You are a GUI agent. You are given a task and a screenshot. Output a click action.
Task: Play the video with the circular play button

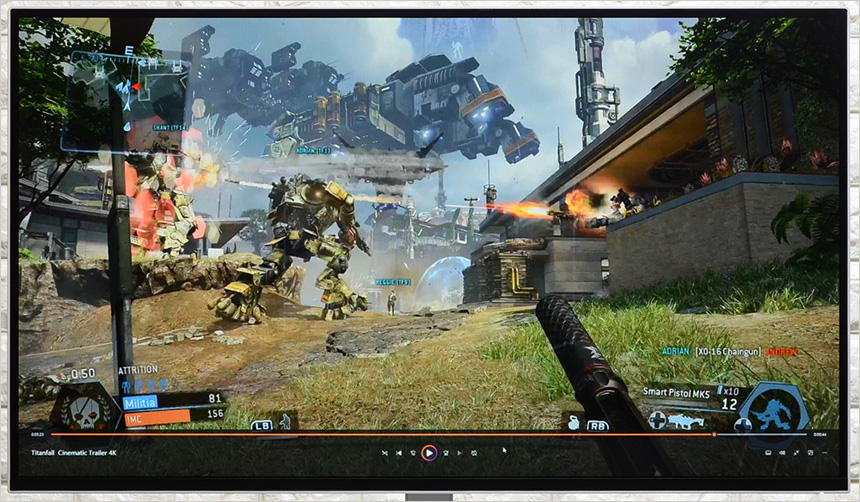(428, 452)
